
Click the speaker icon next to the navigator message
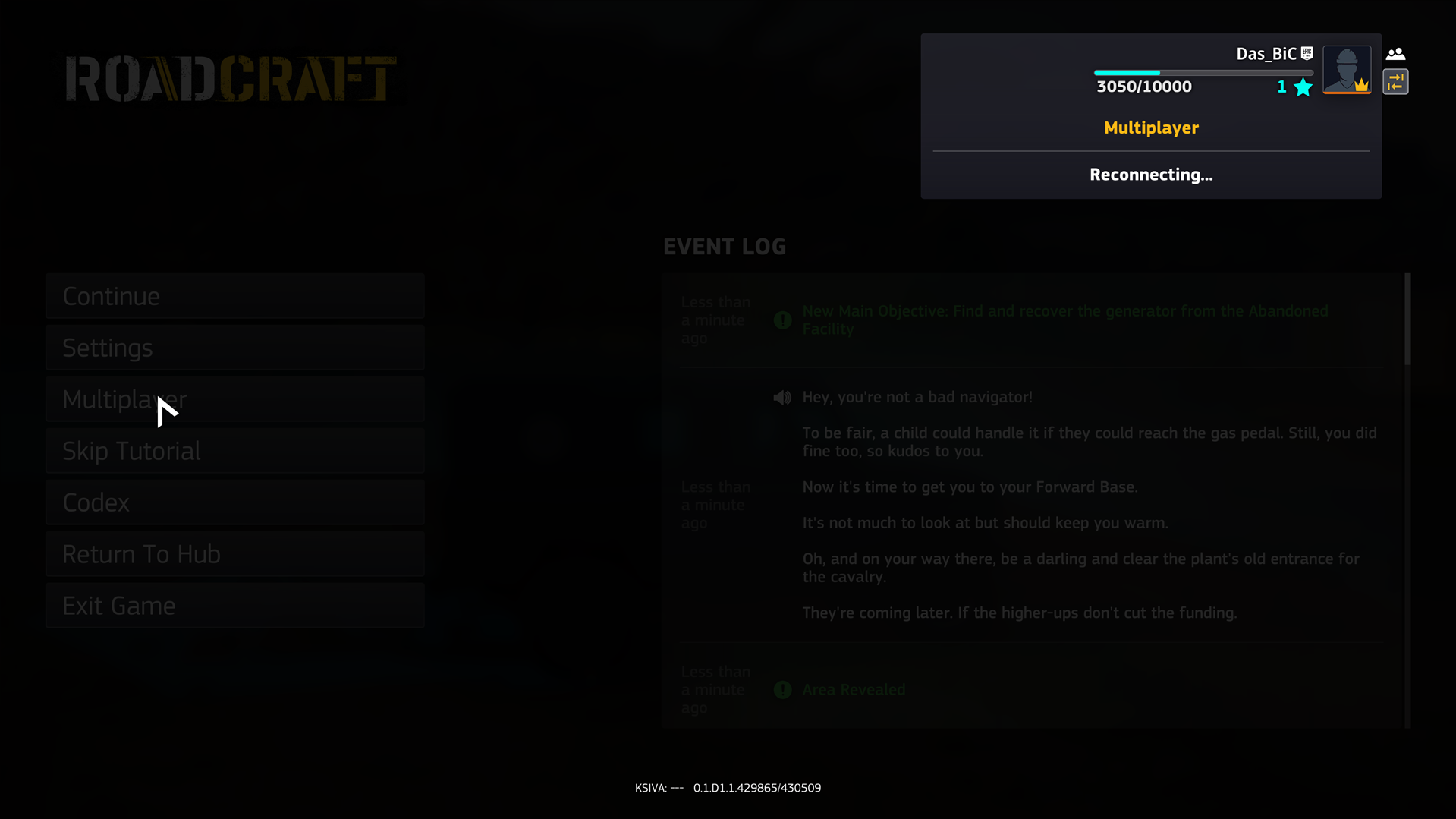782,397
